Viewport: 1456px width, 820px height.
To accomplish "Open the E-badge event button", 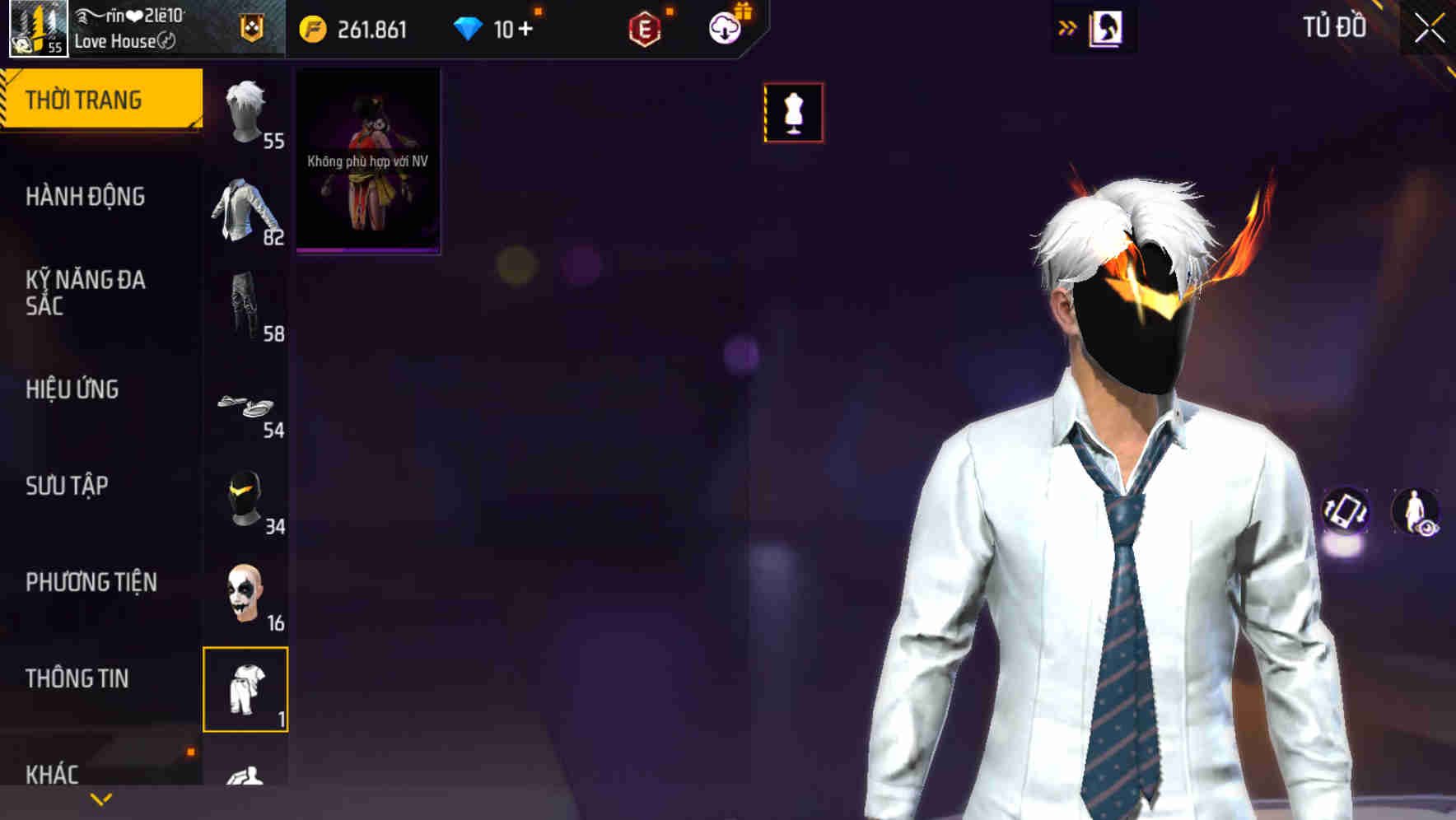I will click(x=647, y=28).
